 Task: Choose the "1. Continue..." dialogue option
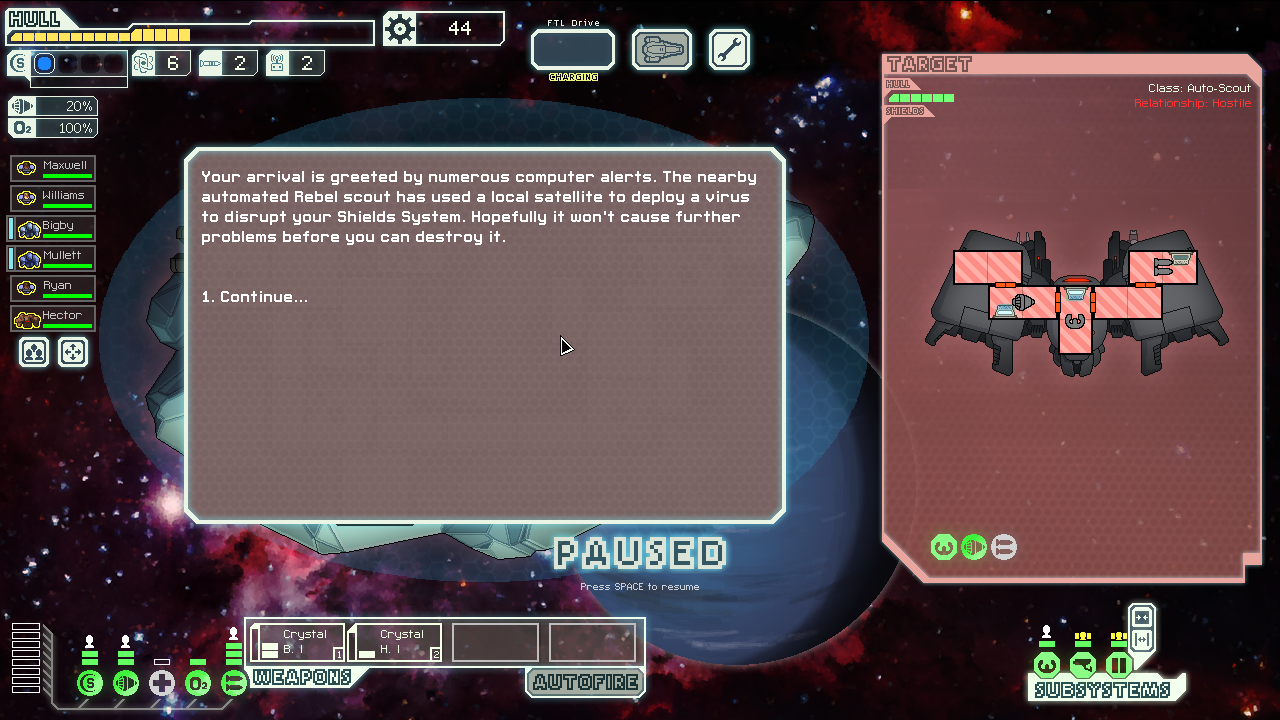(254, 297)
